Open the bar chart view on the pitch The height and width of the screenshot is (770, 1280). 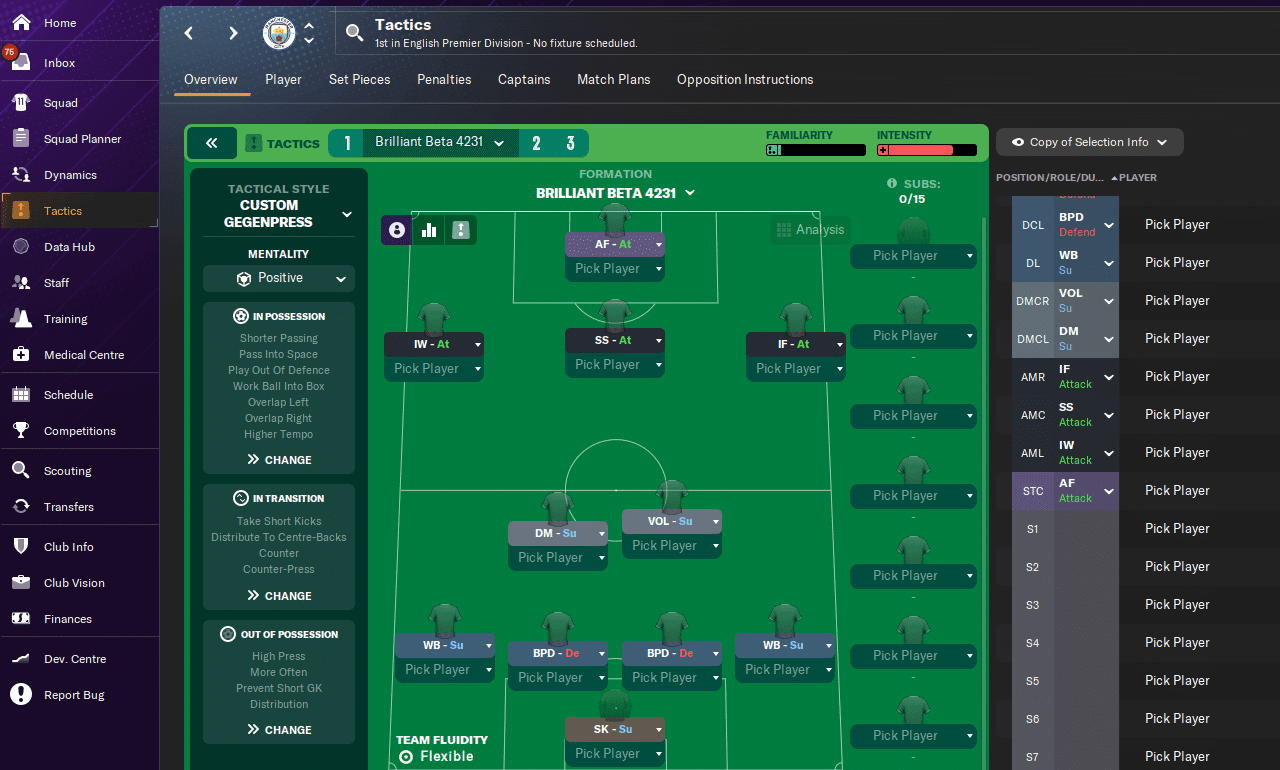pyautogui.click(x=428, y=230)
